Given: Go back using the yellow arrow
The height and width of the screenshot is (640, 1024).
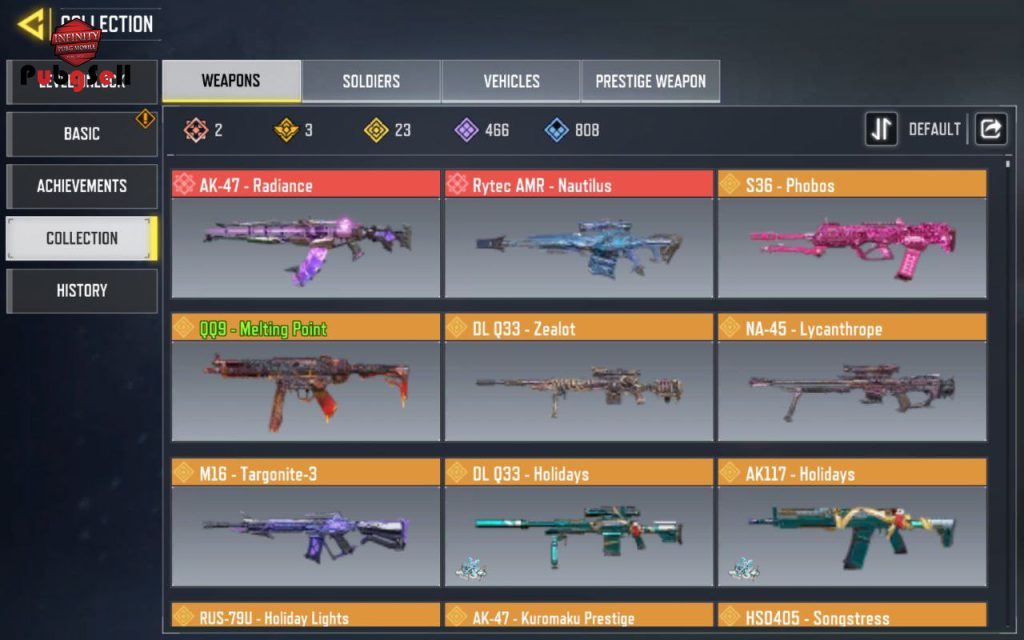Looking at the screenshot, I should click(x=32, y=23).
